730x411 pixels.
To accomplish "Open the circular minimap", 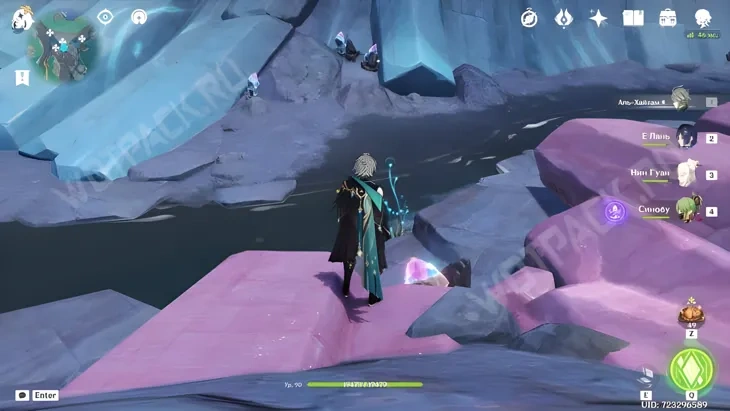I will pyautogui.click(x=61, y=46).
